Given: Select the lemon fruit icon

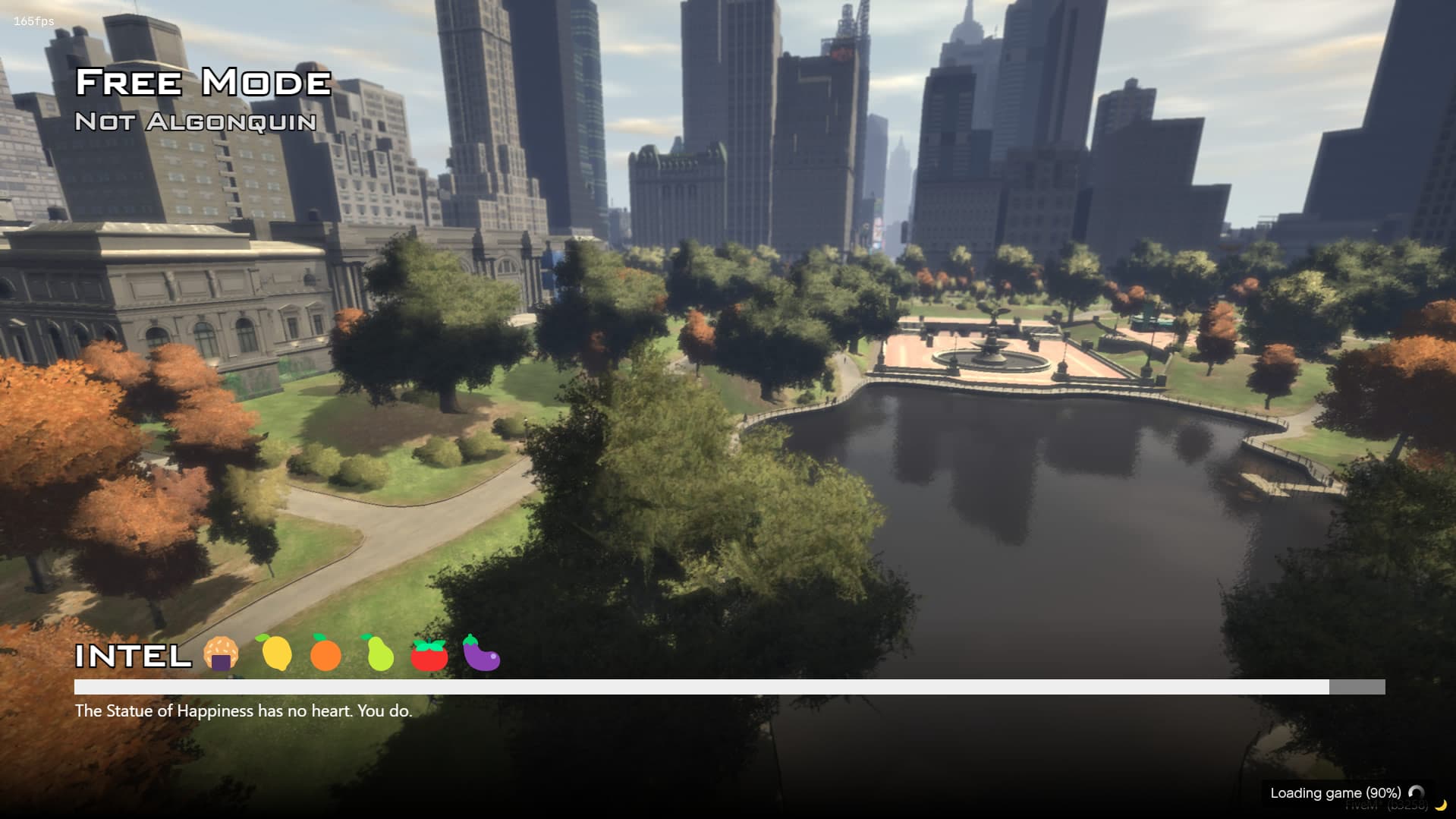Looking at the screenshot, I should 278,653.
